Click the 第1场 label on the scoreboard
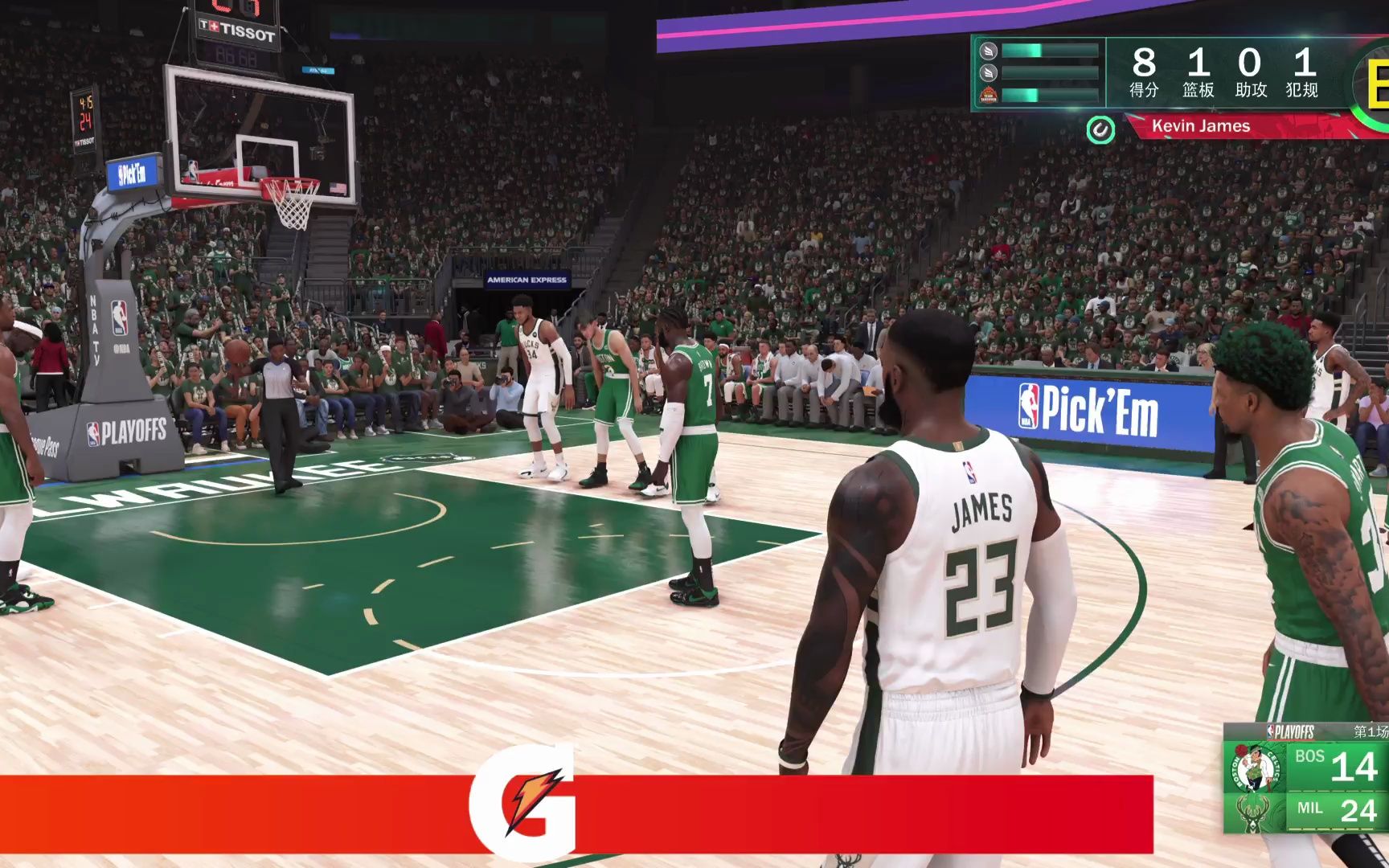 [x=1369, y=731]
